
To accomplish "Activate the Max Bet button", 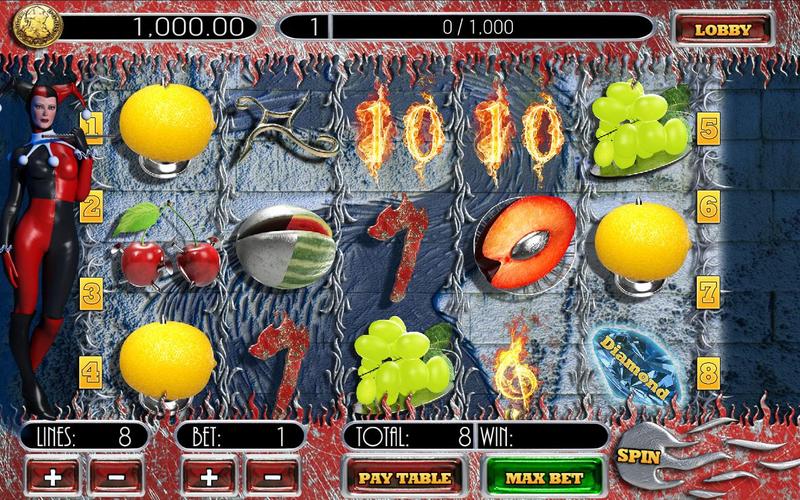I will [544, 477].
